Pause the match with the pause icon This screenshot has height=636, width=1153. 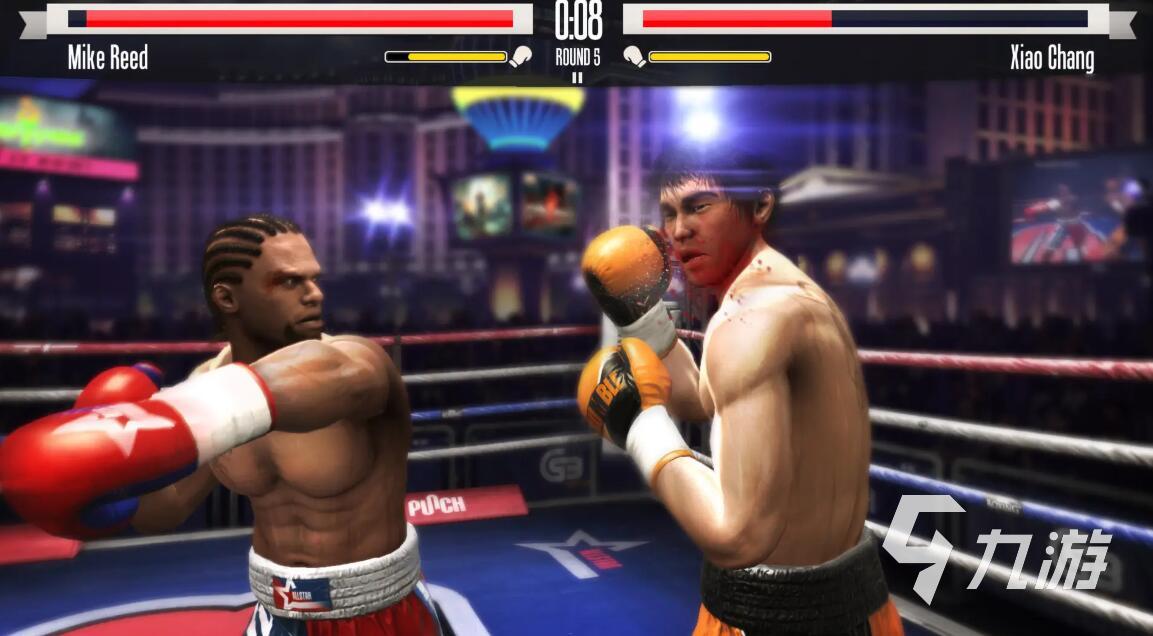click(577, 77)
